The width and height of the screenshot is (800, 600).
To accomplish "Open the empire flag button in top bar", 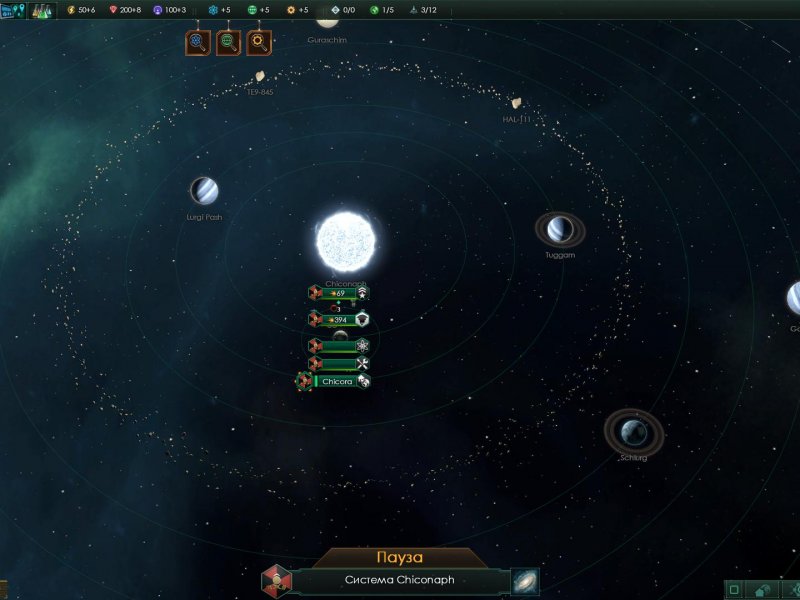I will (x=13, y=10).
